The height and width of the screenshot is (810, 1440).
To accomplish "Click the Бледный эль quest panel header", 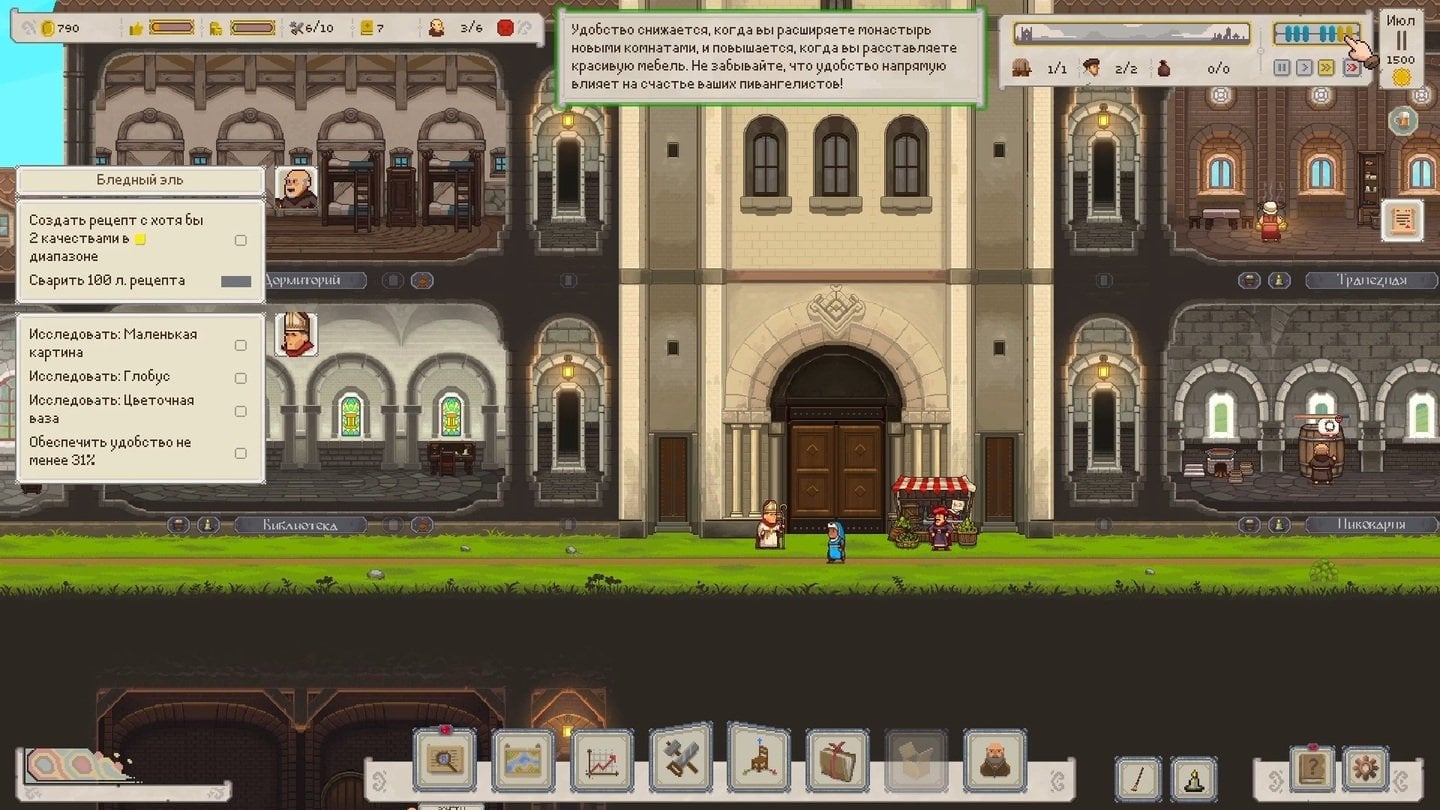I will (x=139, y=181).
